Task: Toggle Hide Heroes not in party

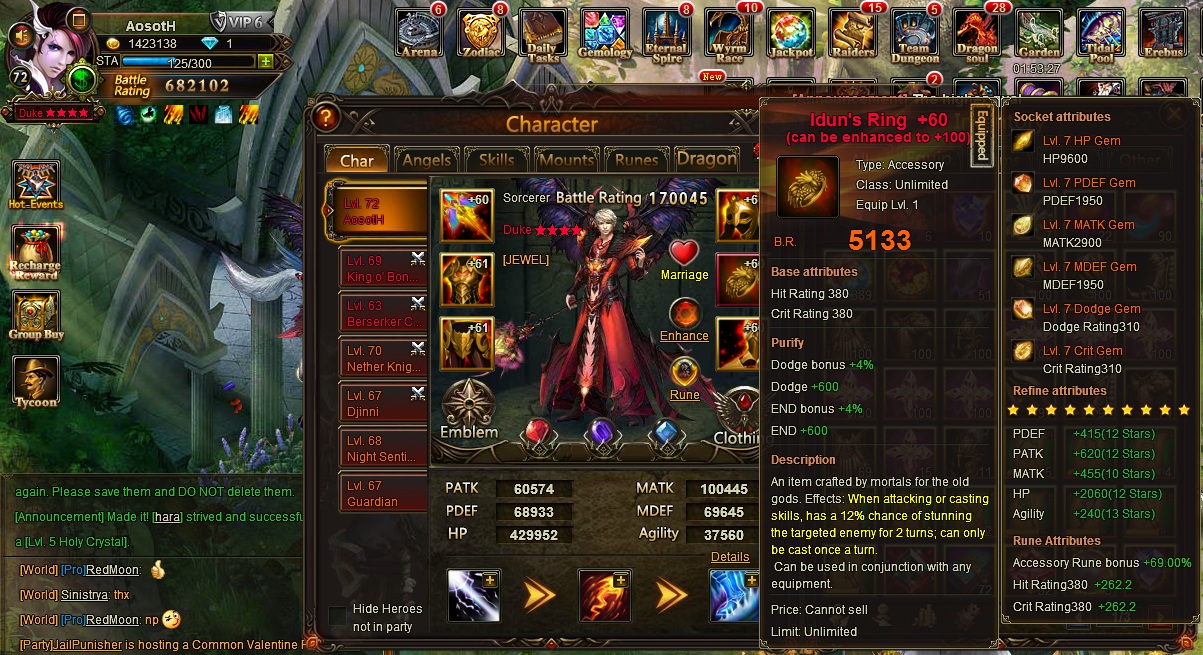Action: (x=338, y=615)
